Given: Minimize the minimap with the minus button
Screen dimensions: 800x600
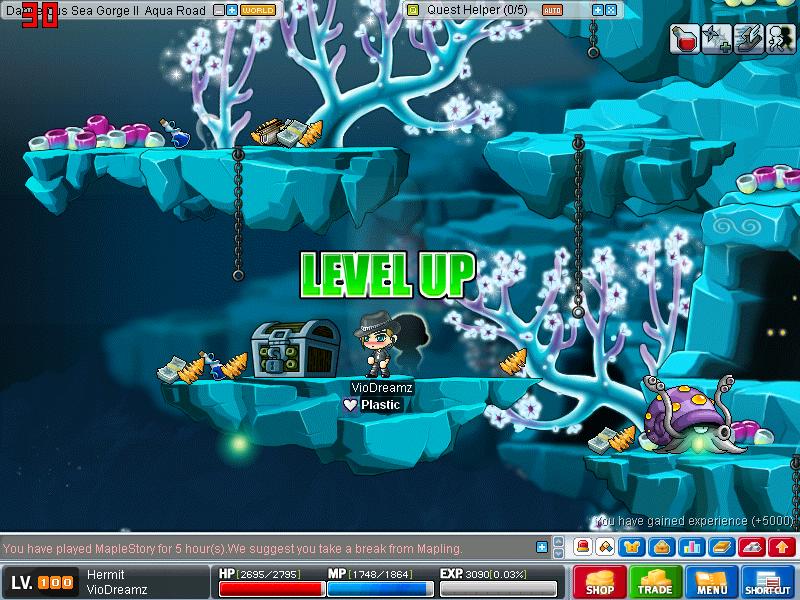Looking at the screenshot, I should pos(219,10).
